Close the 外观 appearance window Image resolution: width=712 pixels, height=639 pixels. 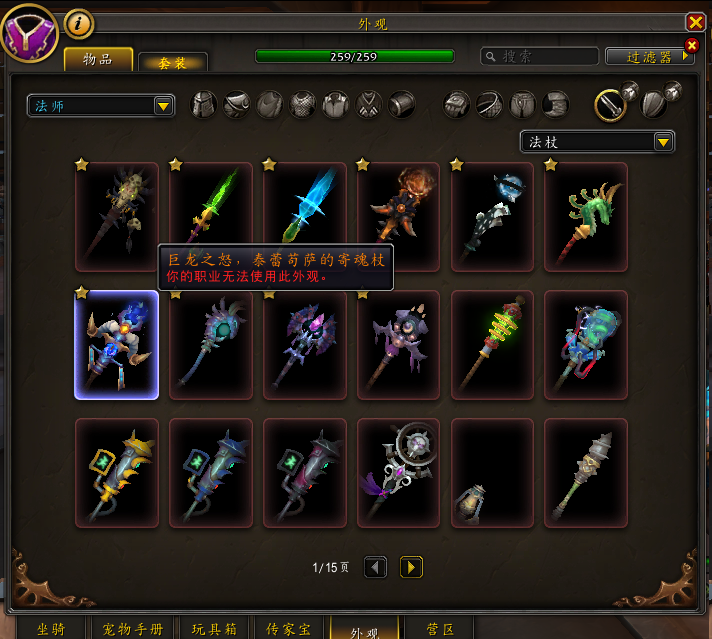click(x=695, y=22)
